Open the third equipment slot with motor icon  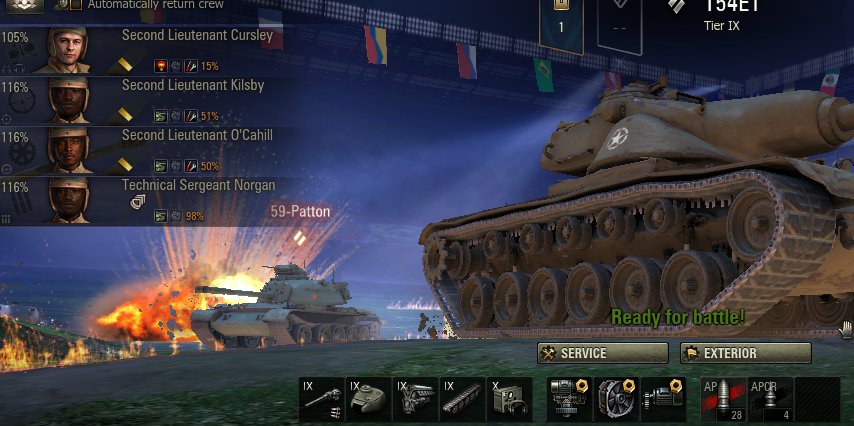(x=663, y=398)
